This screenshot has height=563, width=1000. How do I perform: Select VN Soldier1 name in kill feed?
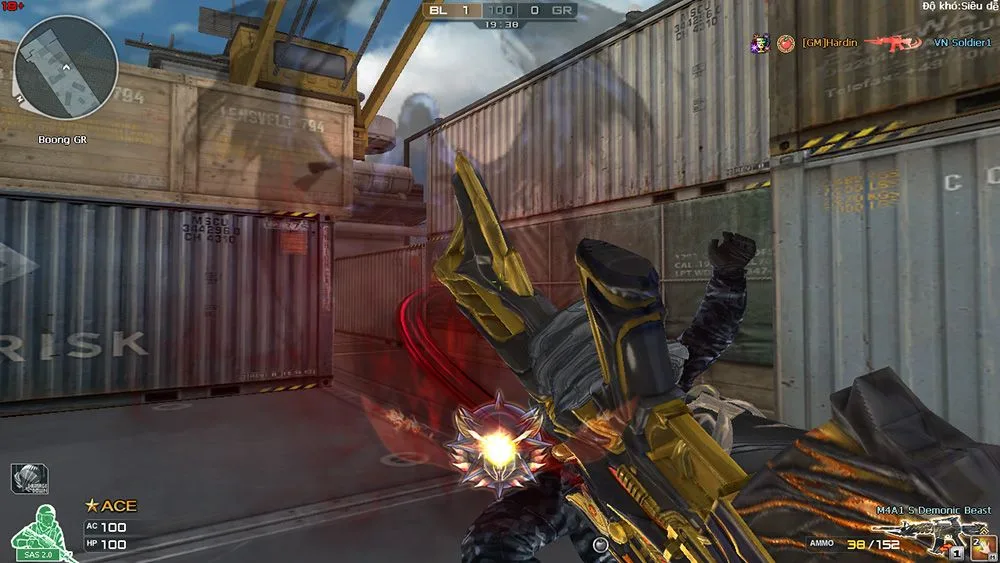coord(962,43)
